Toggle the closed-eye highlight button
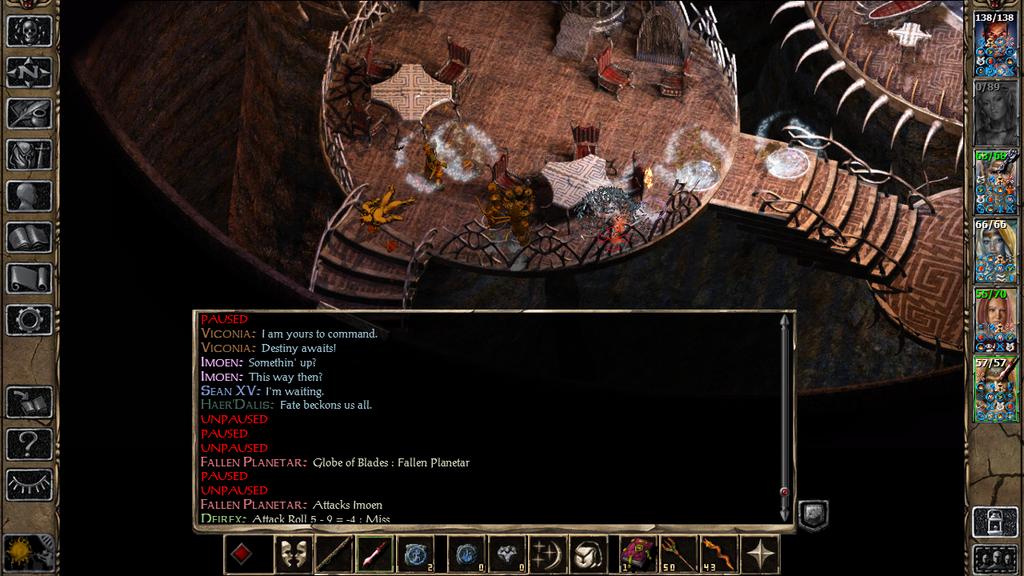This screenshot has height=576, width=1024. point(29,484)
